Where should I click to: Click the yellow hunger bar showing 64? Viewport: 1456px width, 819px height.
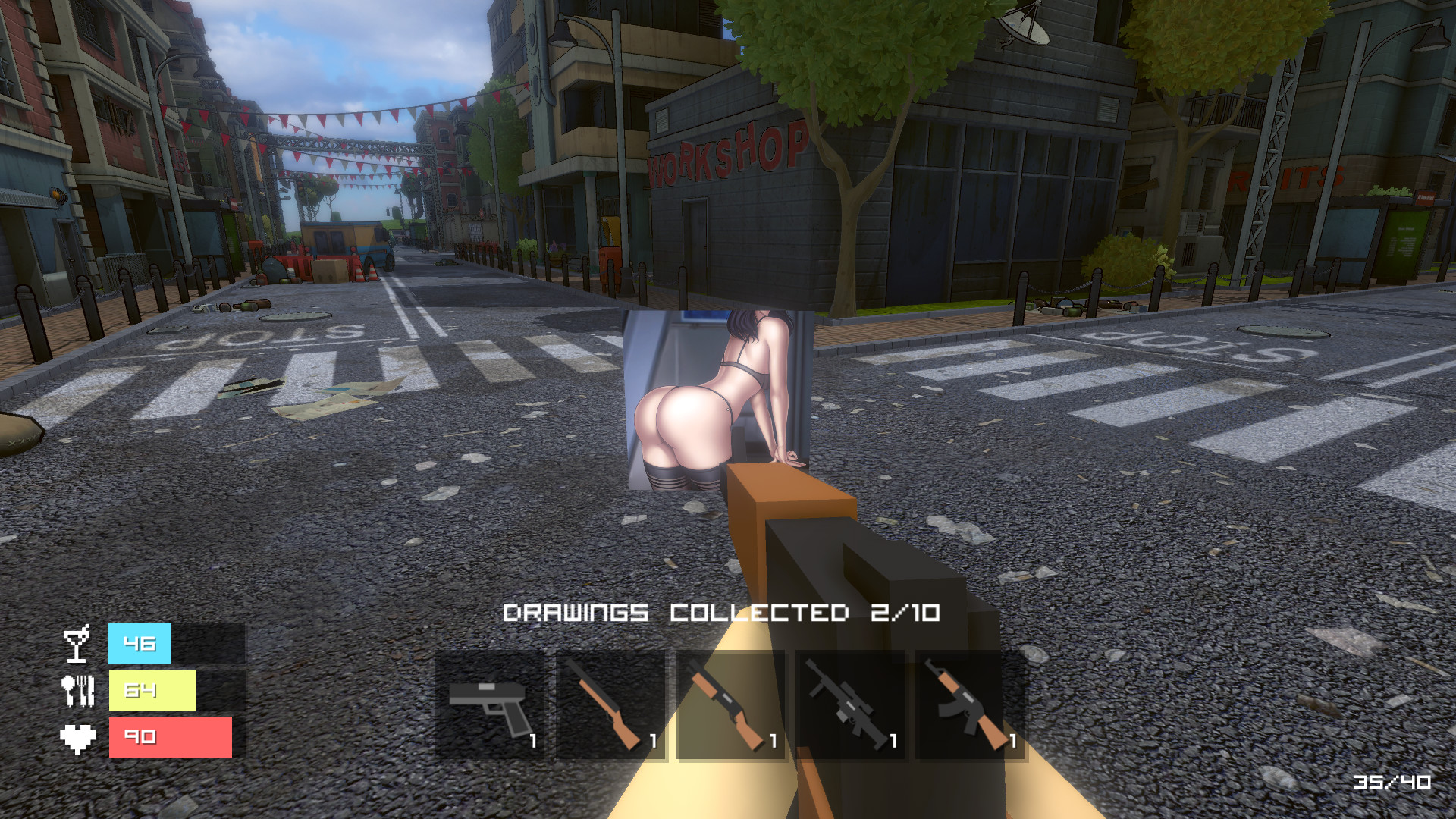click(152, 690)
